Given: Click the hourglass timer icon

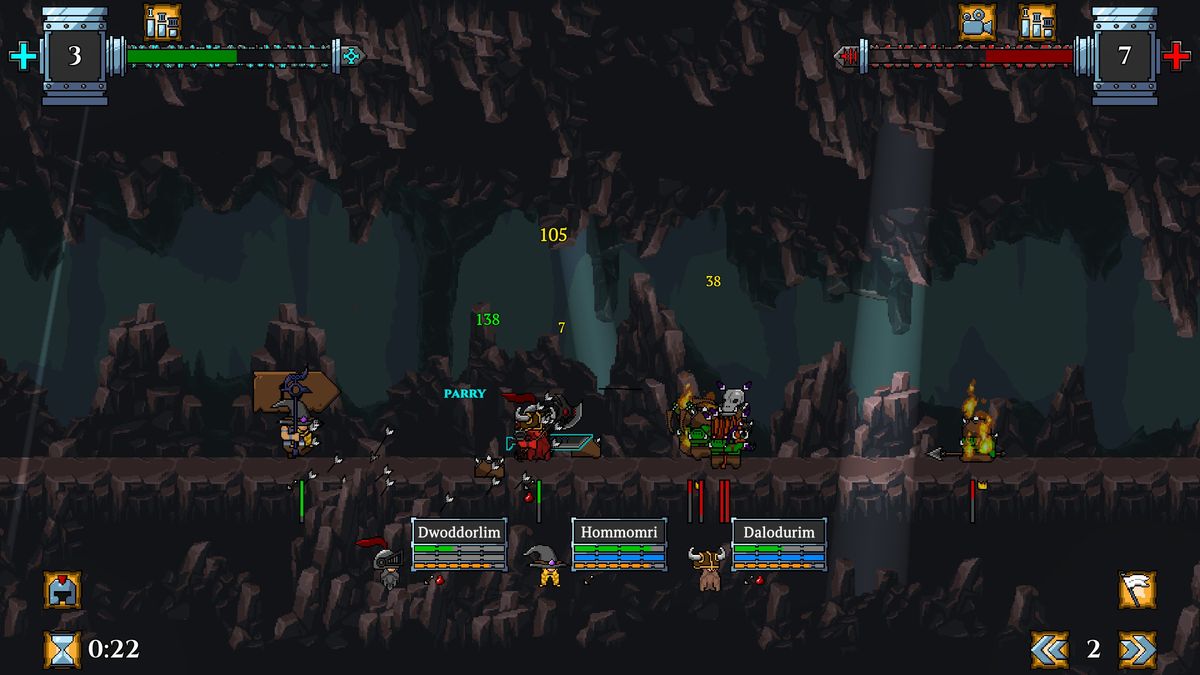Looking at the screenshot, I should click(x=62, y=649).
